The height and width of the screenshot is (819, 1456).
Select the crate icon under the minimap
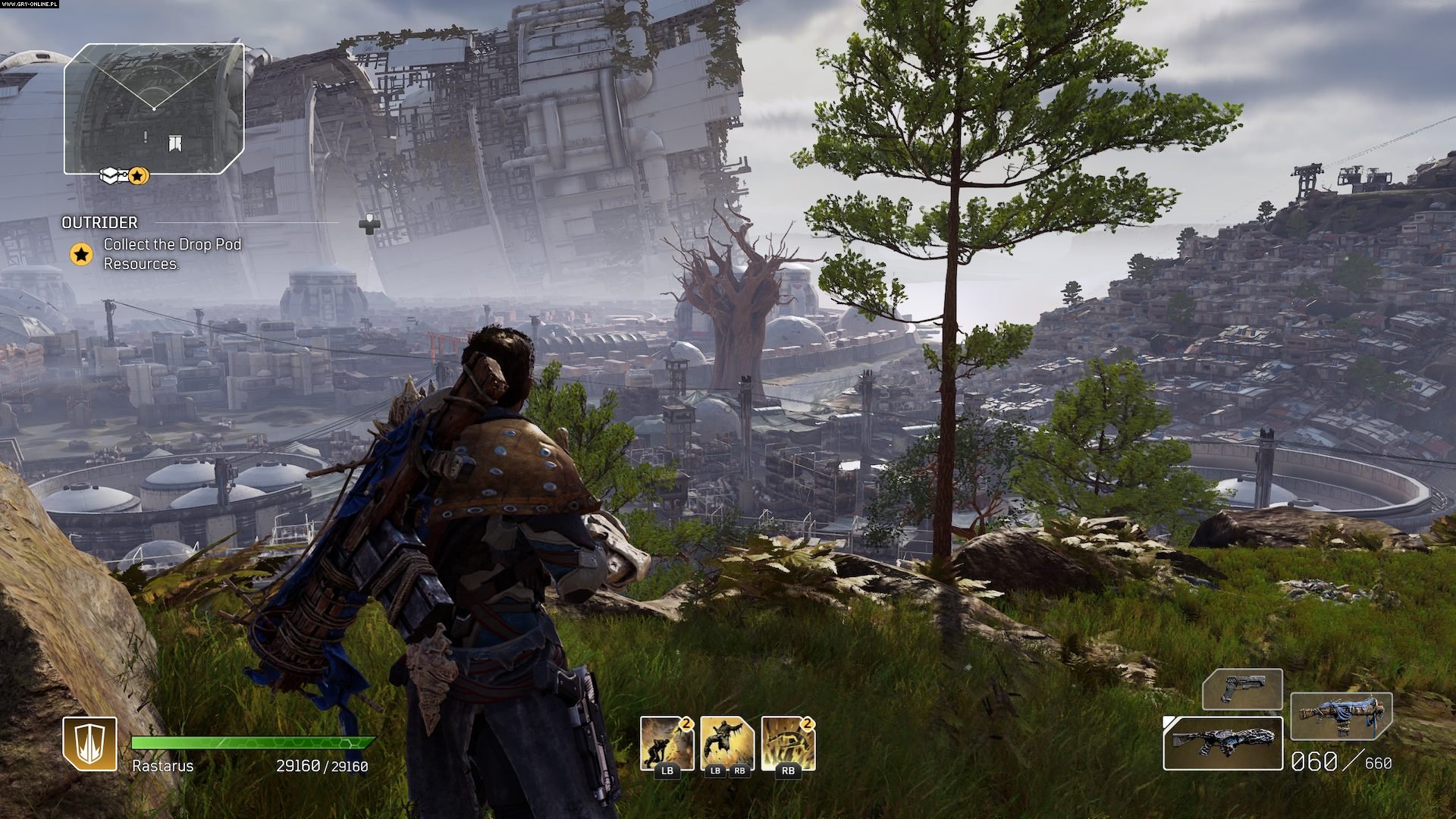(x=111, y=176)
